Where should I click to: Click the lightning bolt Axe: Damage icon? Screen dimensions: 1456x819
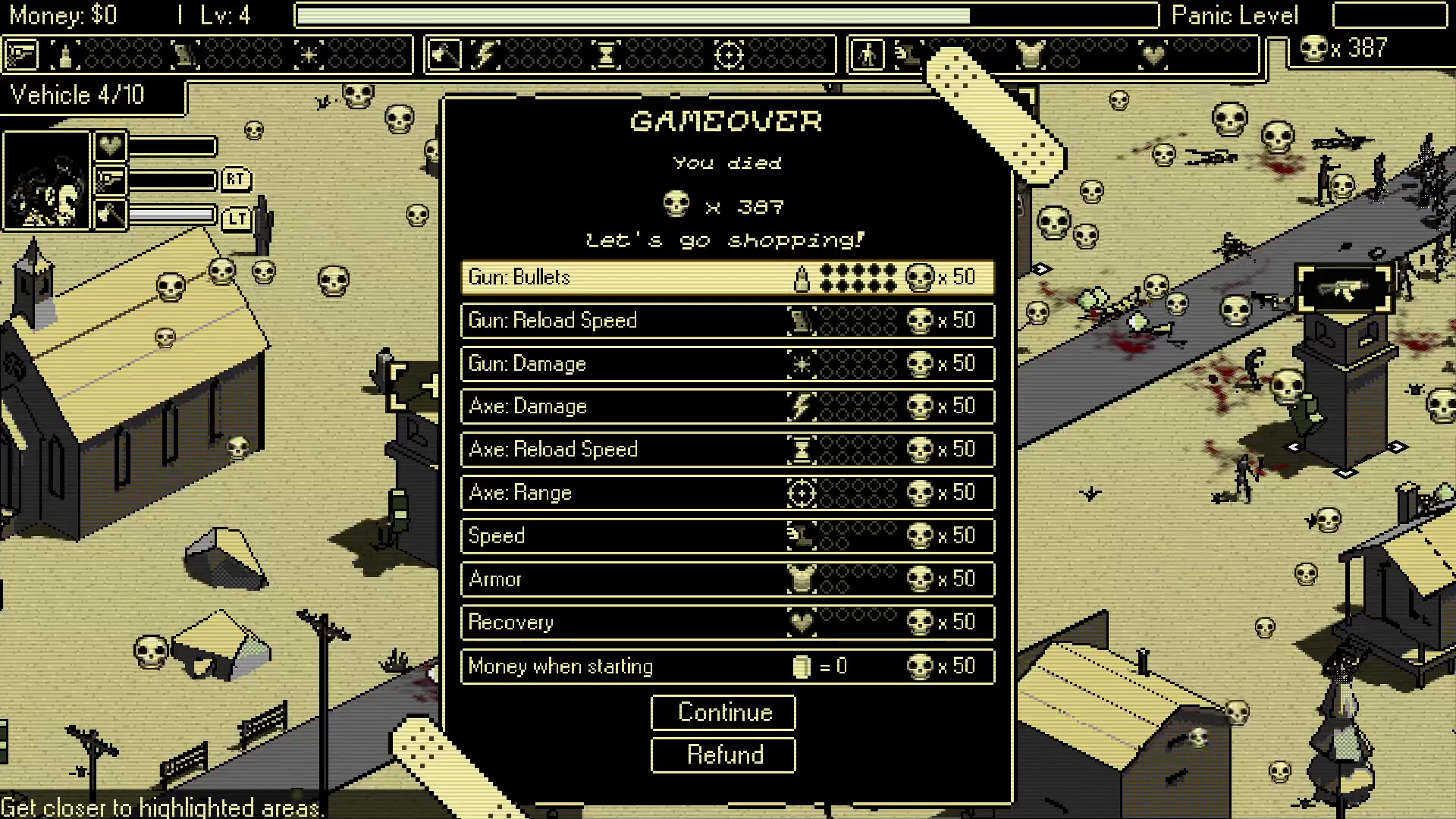[802, 406]
